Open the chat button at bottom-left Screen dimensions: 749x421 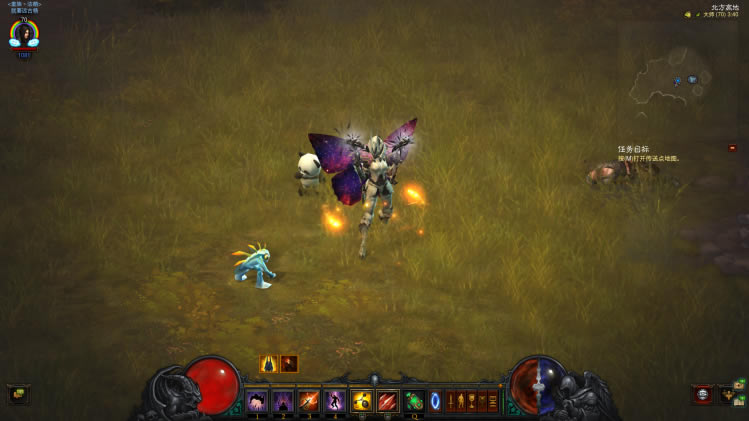(18, 394)
